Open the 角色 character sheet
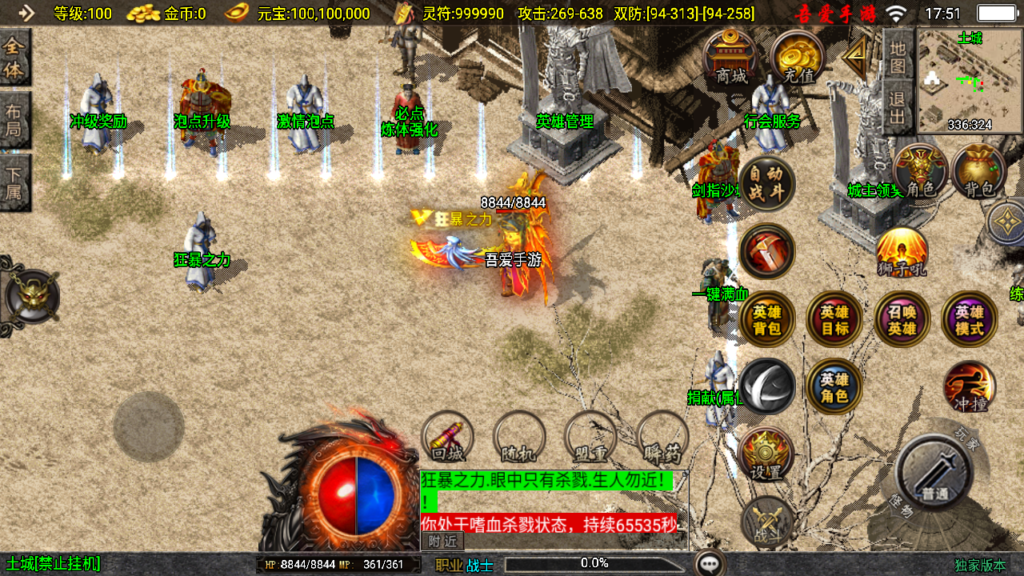This screenshot has width=1024, height=576. (x=920, y=171)
